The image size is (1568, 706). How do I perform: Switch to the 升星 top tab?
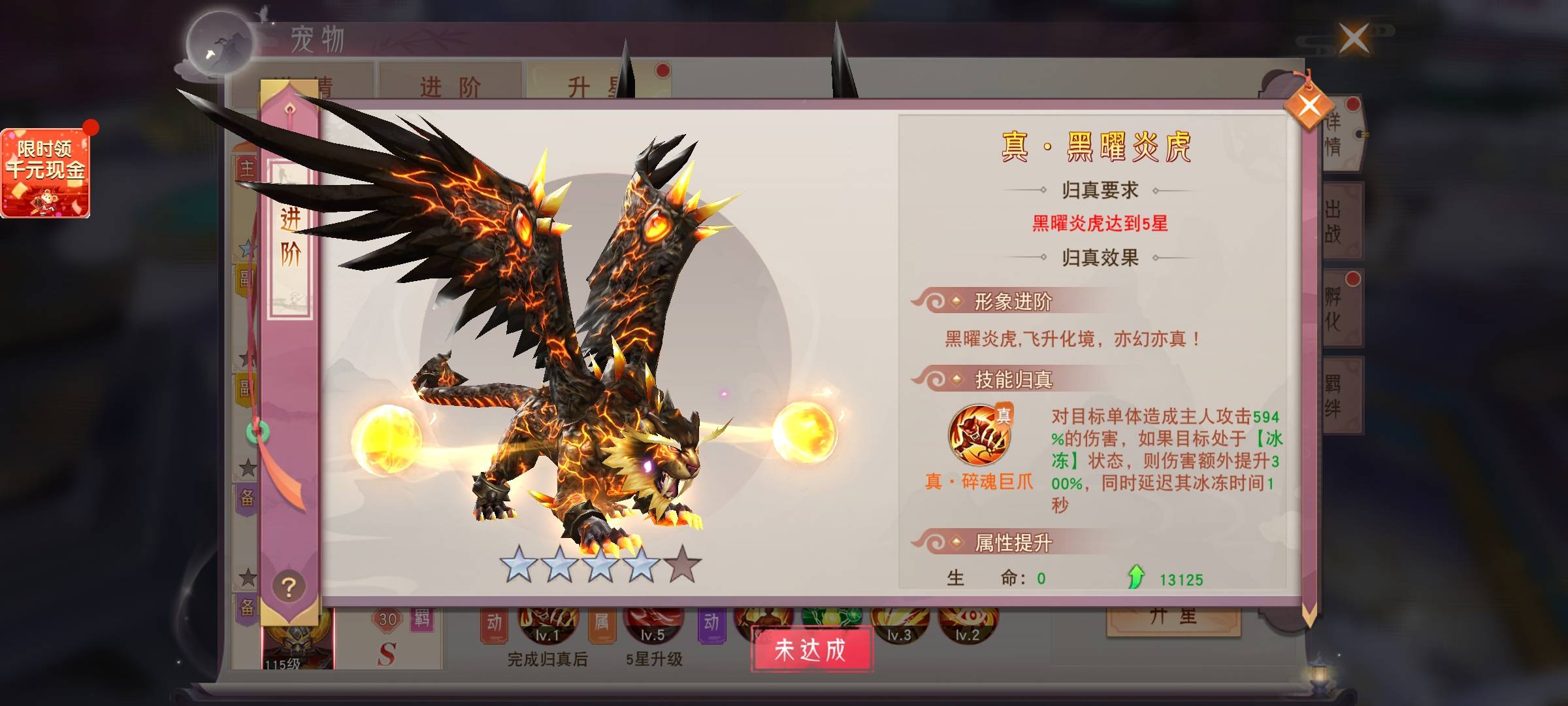(588, 85)
